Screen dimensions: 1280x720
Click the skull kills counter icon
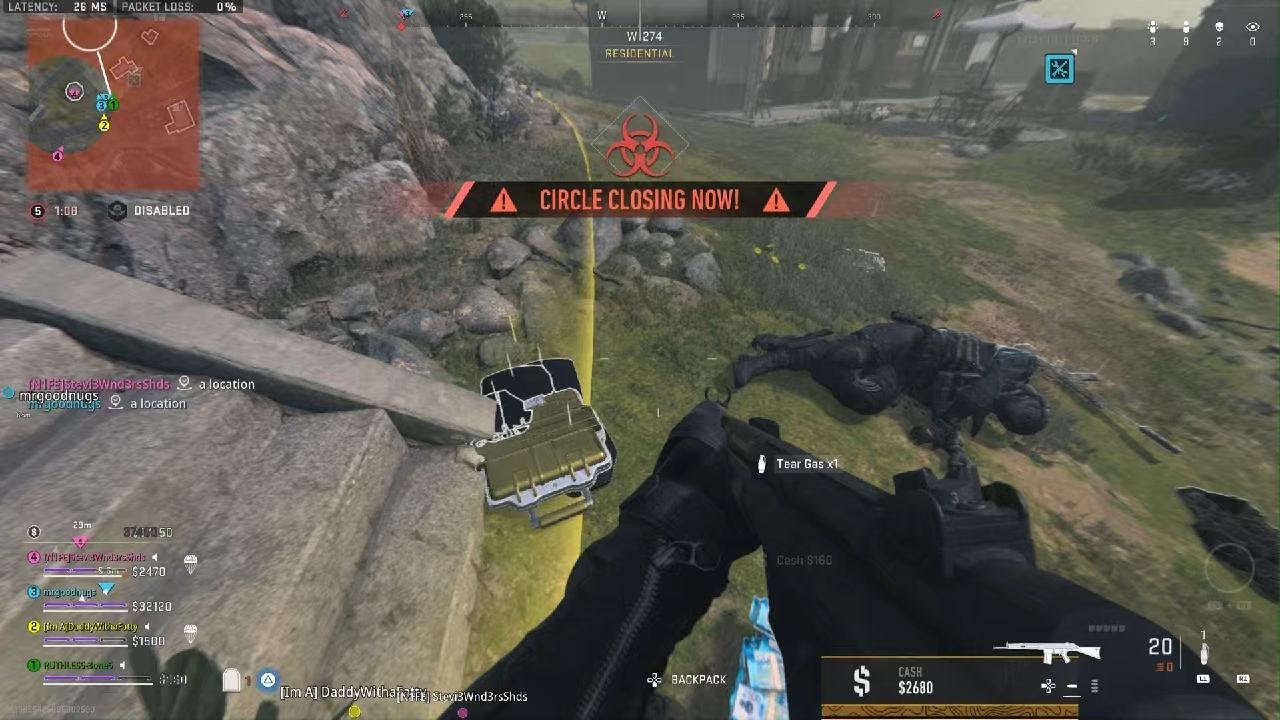click(1219, 28)
